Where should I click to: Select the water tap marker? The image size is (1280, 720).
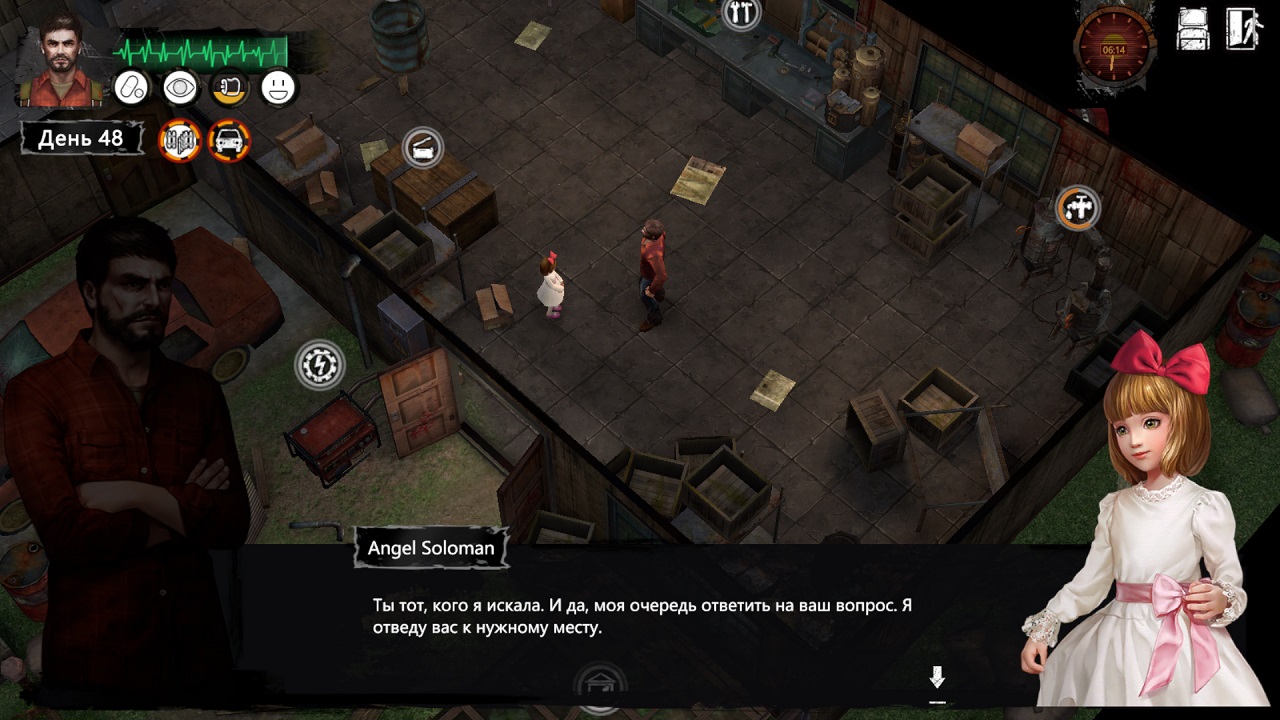pyautogui.click(x=1078, y=208)
